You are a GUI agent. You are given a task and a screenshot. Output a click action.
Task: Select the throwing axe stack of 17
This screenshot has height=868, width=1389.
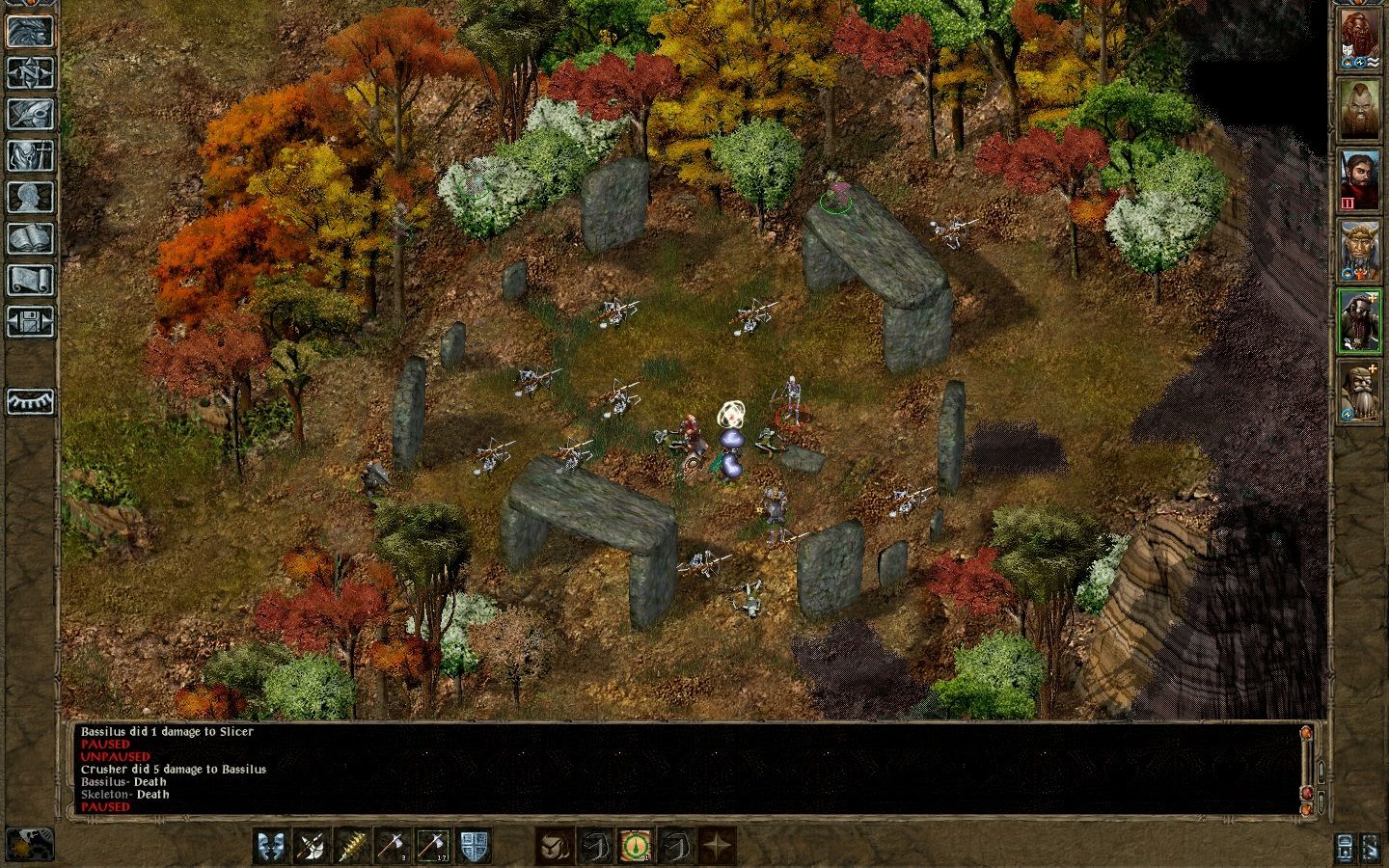coord(433,847)
